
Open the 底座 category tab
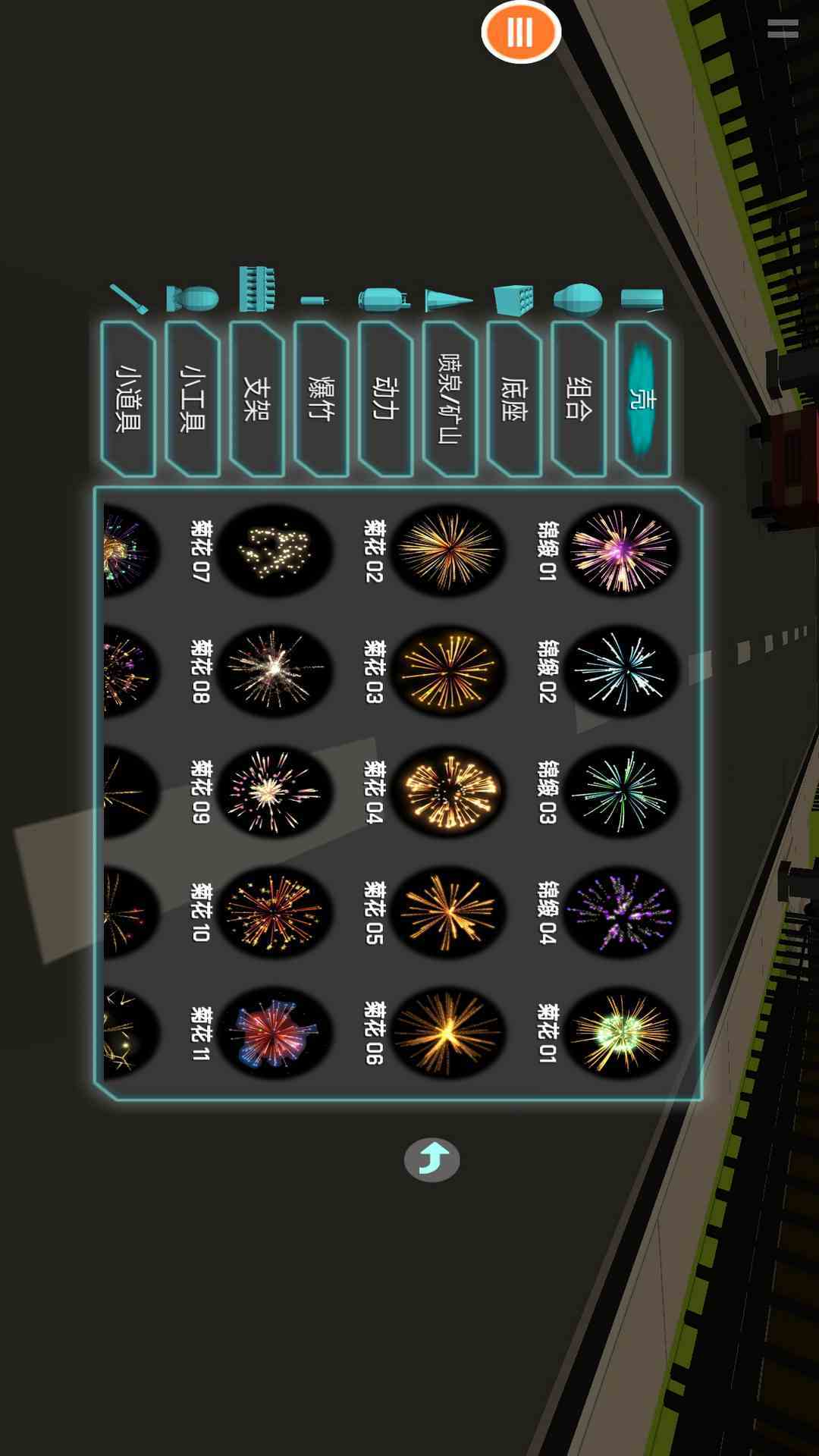click(514, 399)
